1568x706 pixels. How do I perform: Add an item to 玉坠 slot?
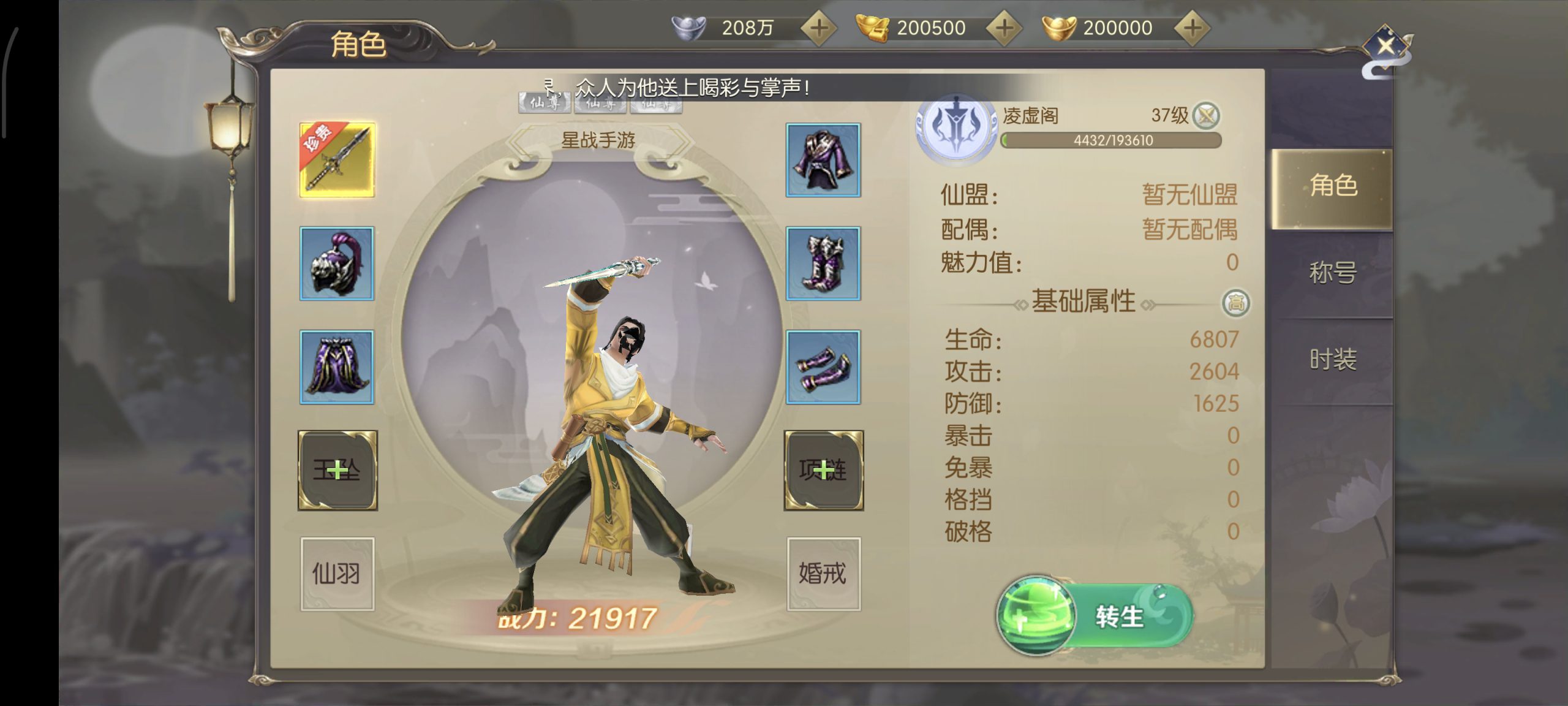coord(337,471)
